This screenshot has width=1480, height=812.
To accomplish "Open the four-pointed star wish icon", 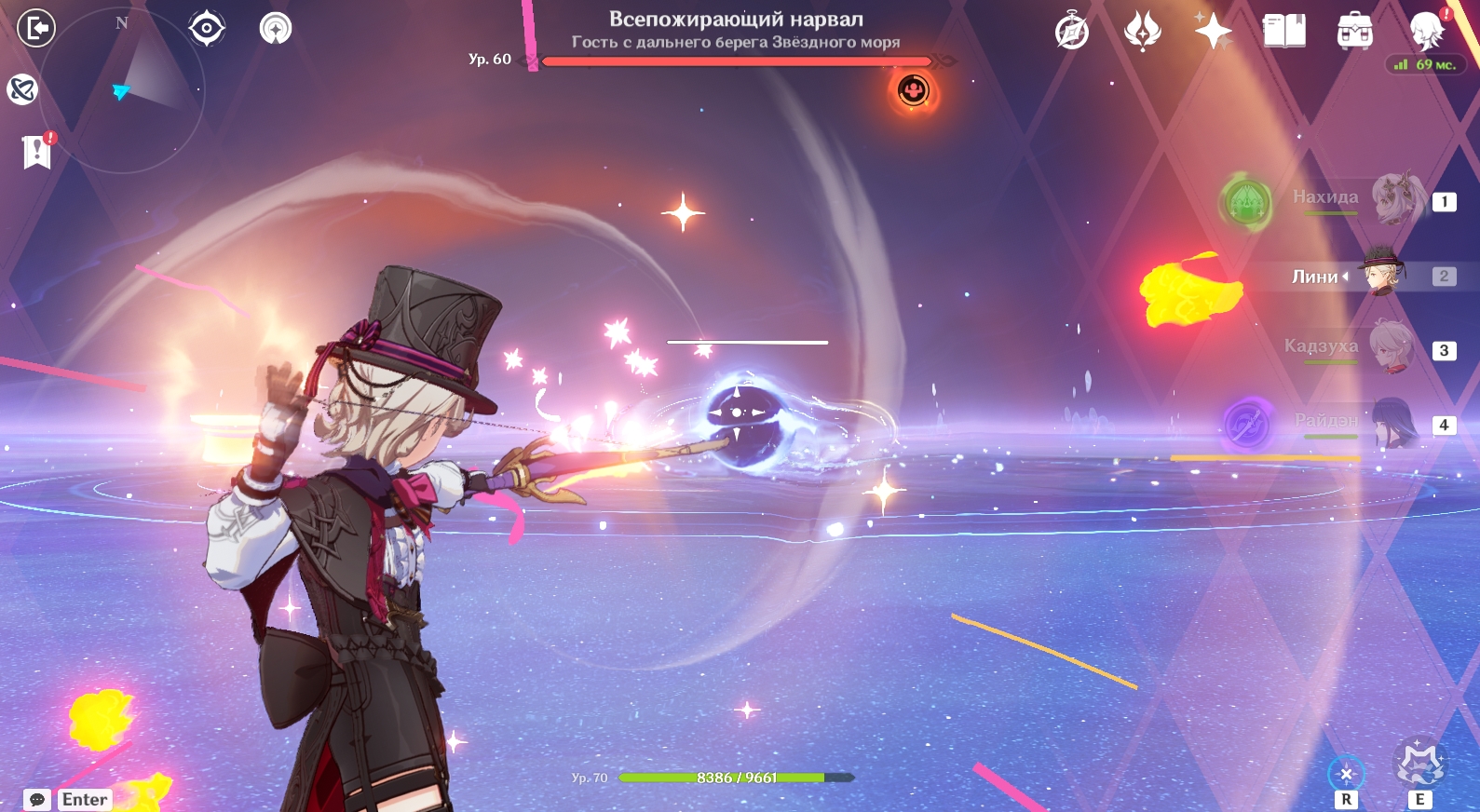I will (1214, 31).
